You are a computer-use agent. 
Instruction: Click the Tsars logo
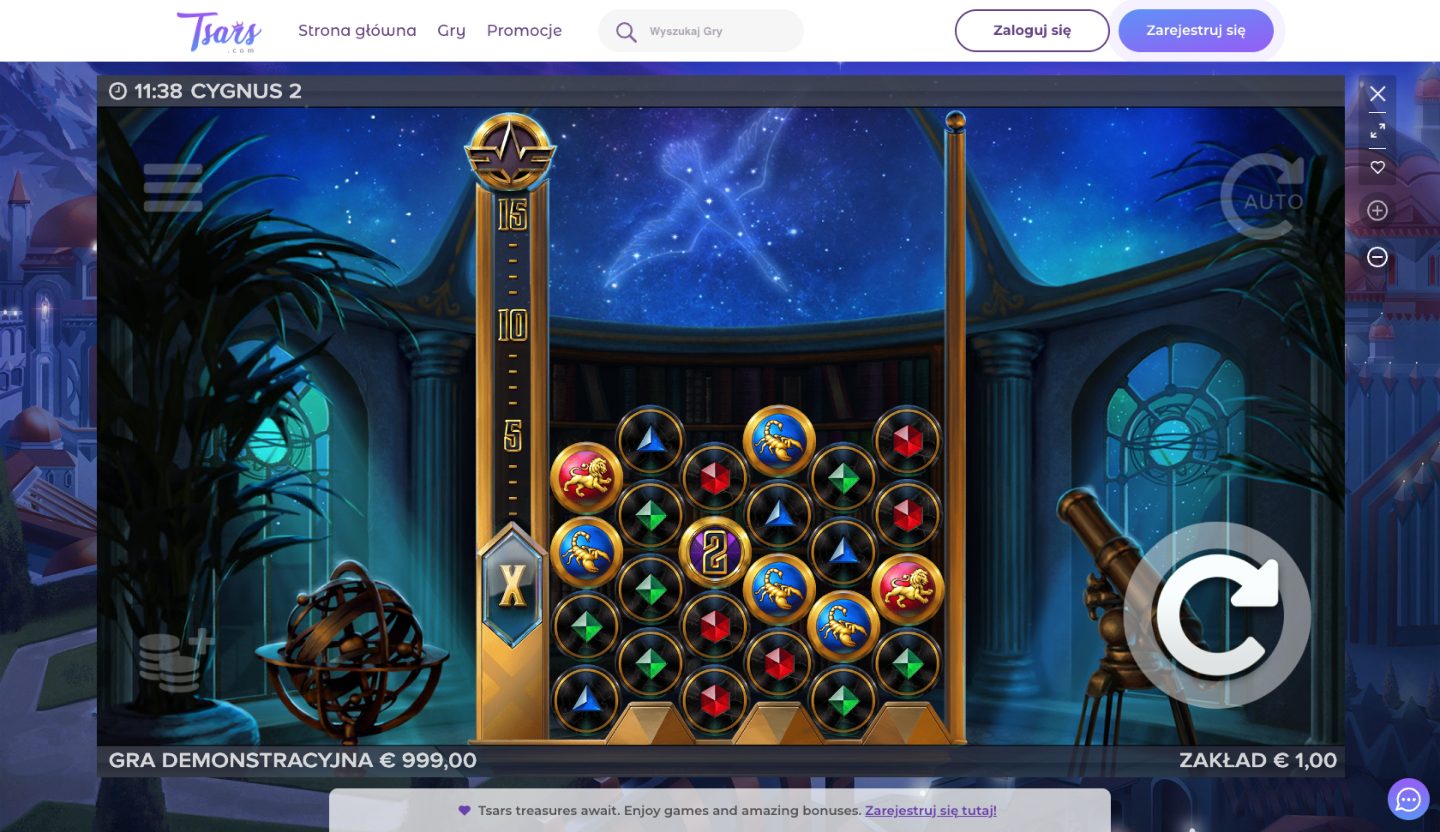click(x=218, y=30)
